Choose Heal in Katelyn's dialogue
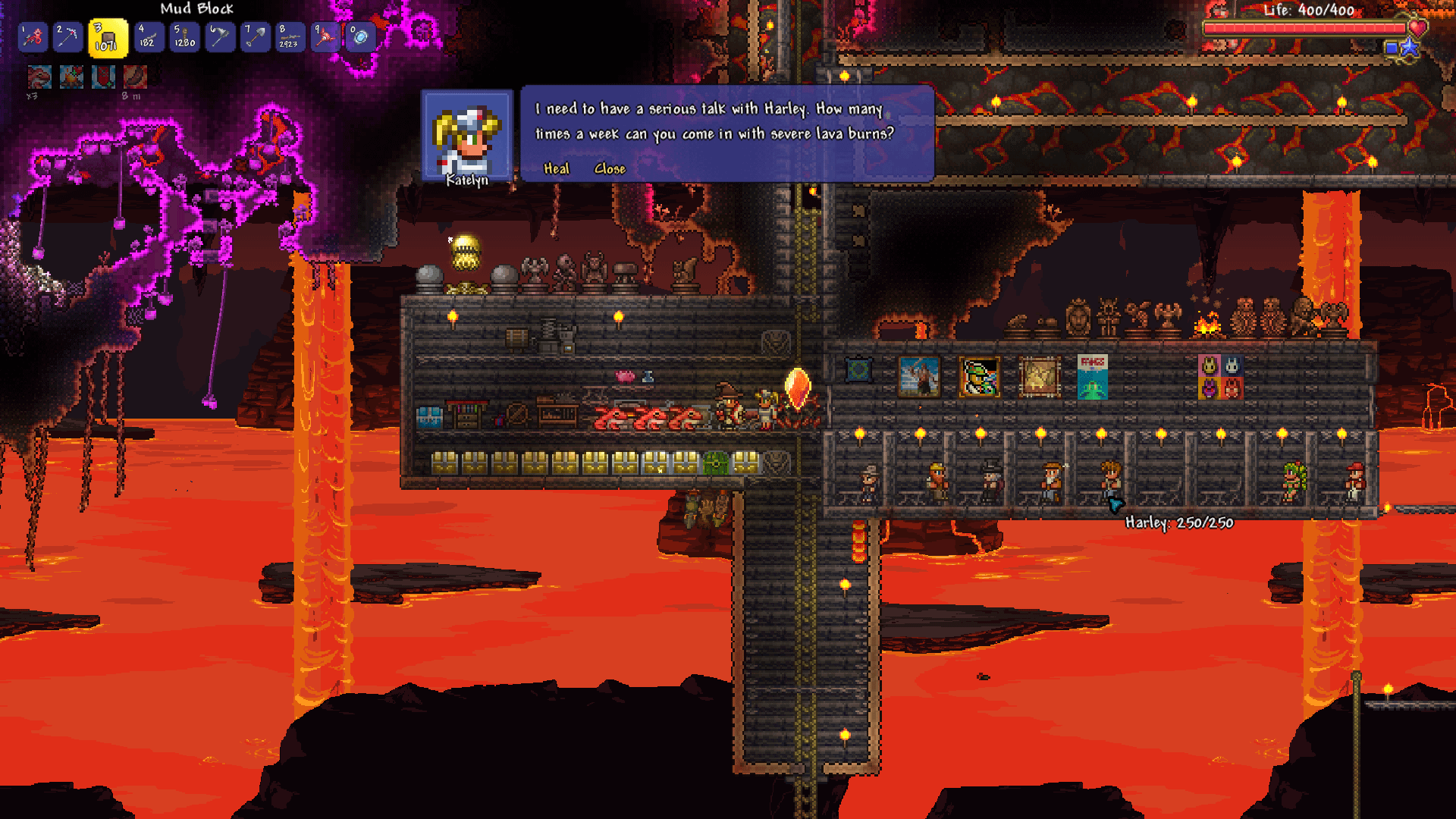This screenshot has width=1456, height=819. point(556,169)
